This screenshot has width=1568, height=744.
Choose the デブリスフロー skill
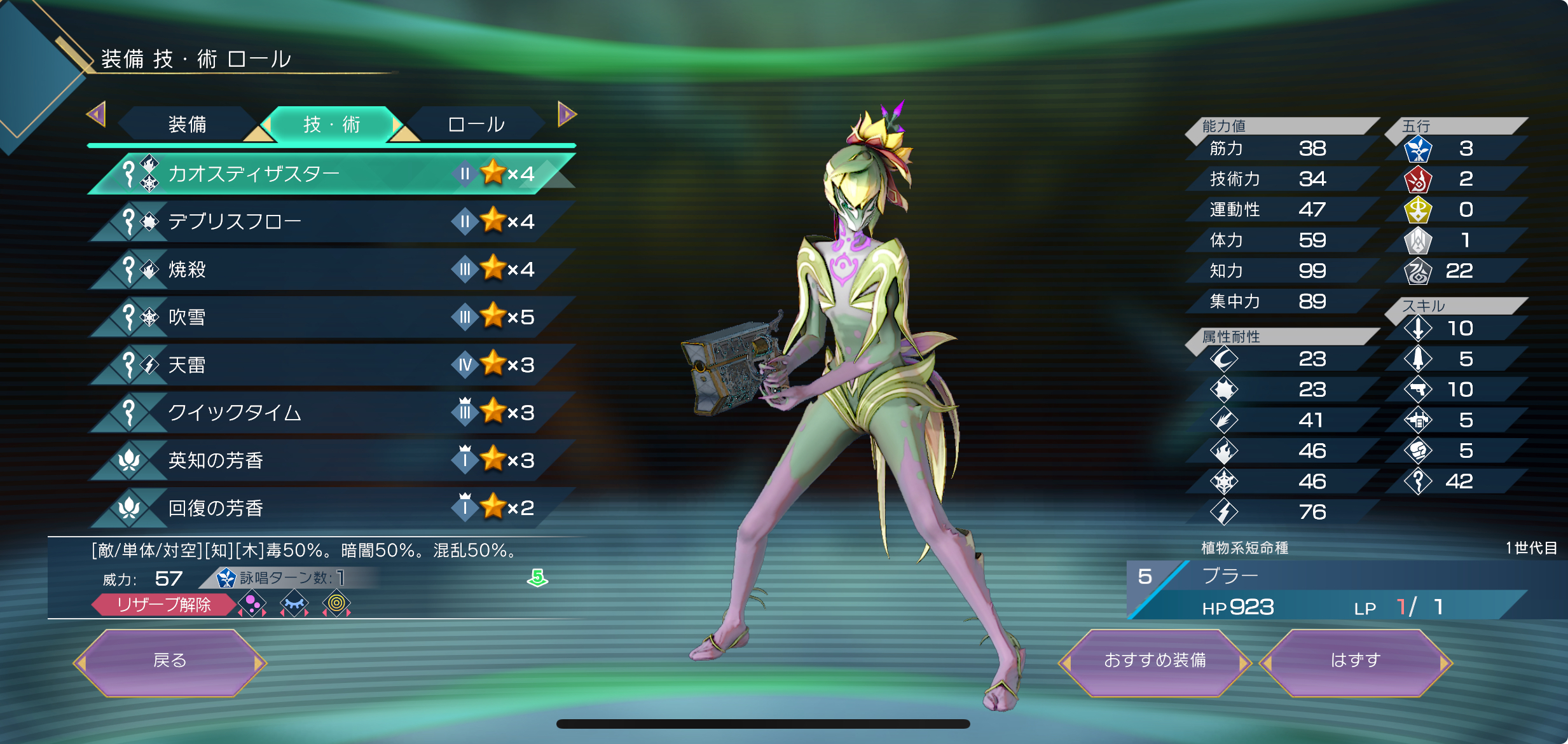(331, 221)
